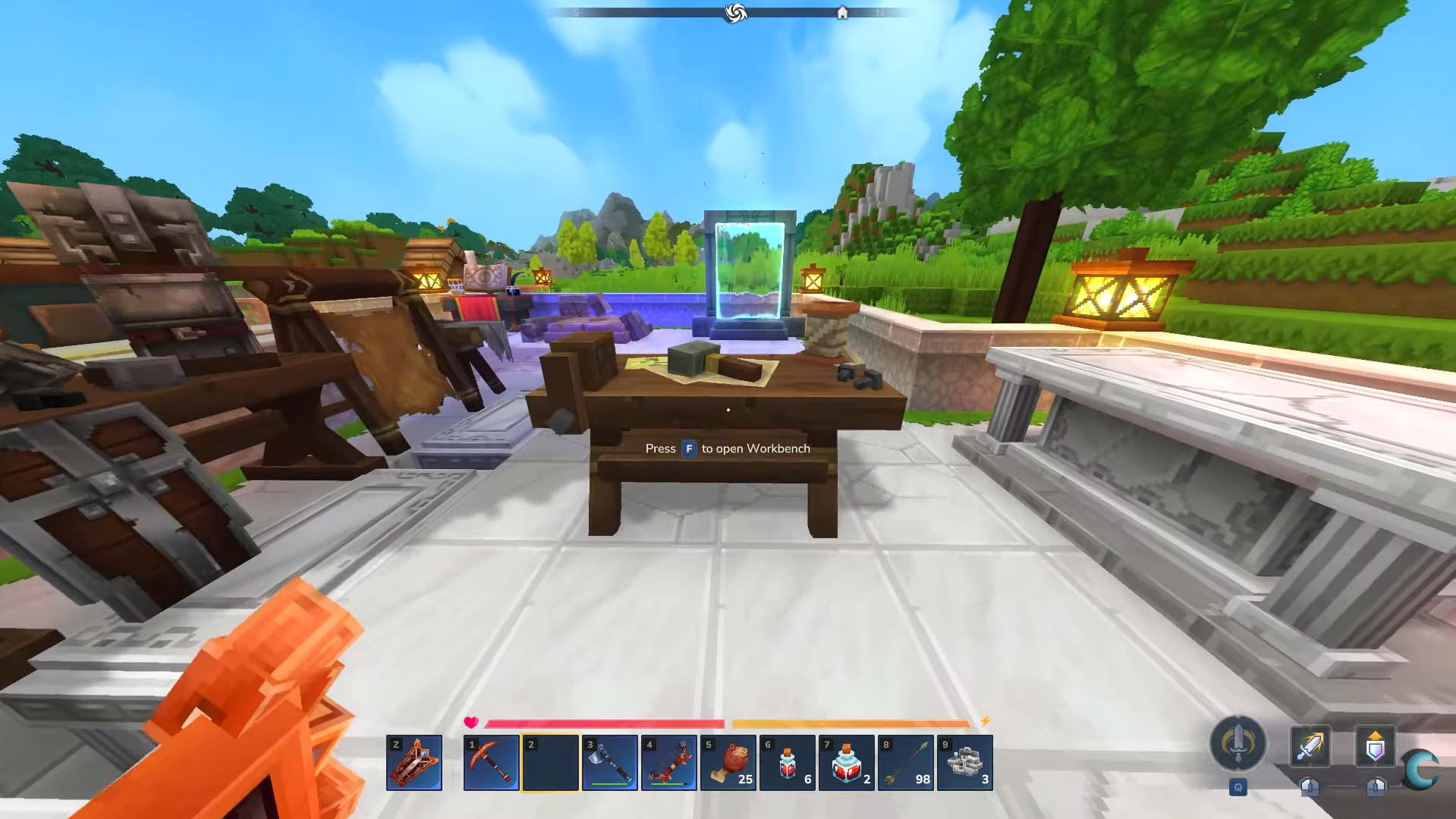
Task: Select the bow in hotbar slot 4
Action: (671, 762)
